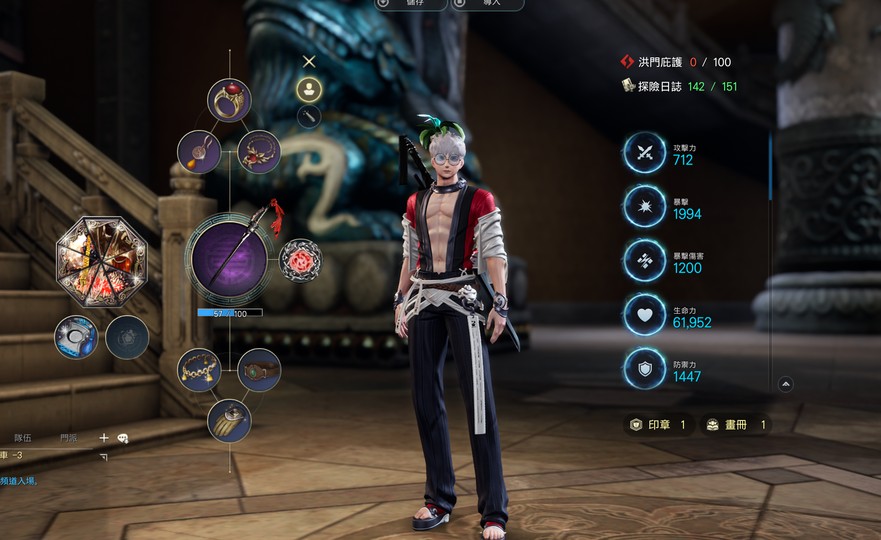The height and width of the screenshot is (540, 881).
Task: Select the belt equipment slot
Action: (259, 370)
